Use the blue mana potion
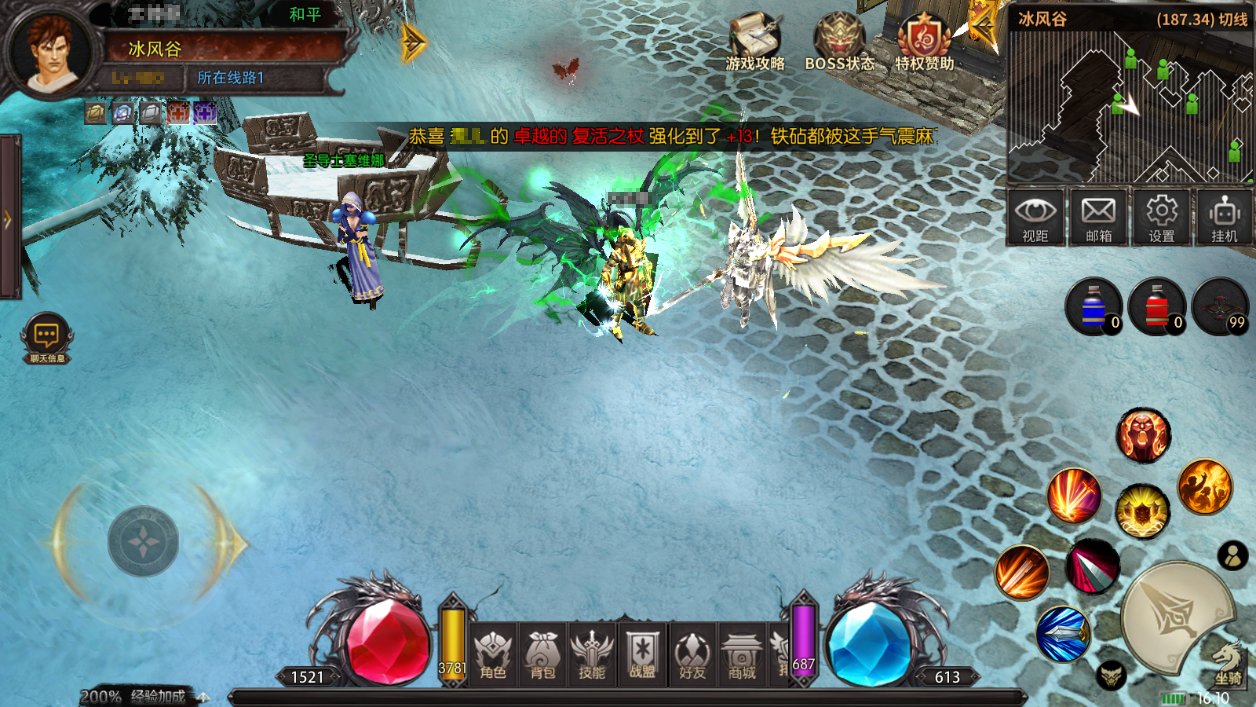This screenshot has width=1256, height=707. (x=1092, y=305)
